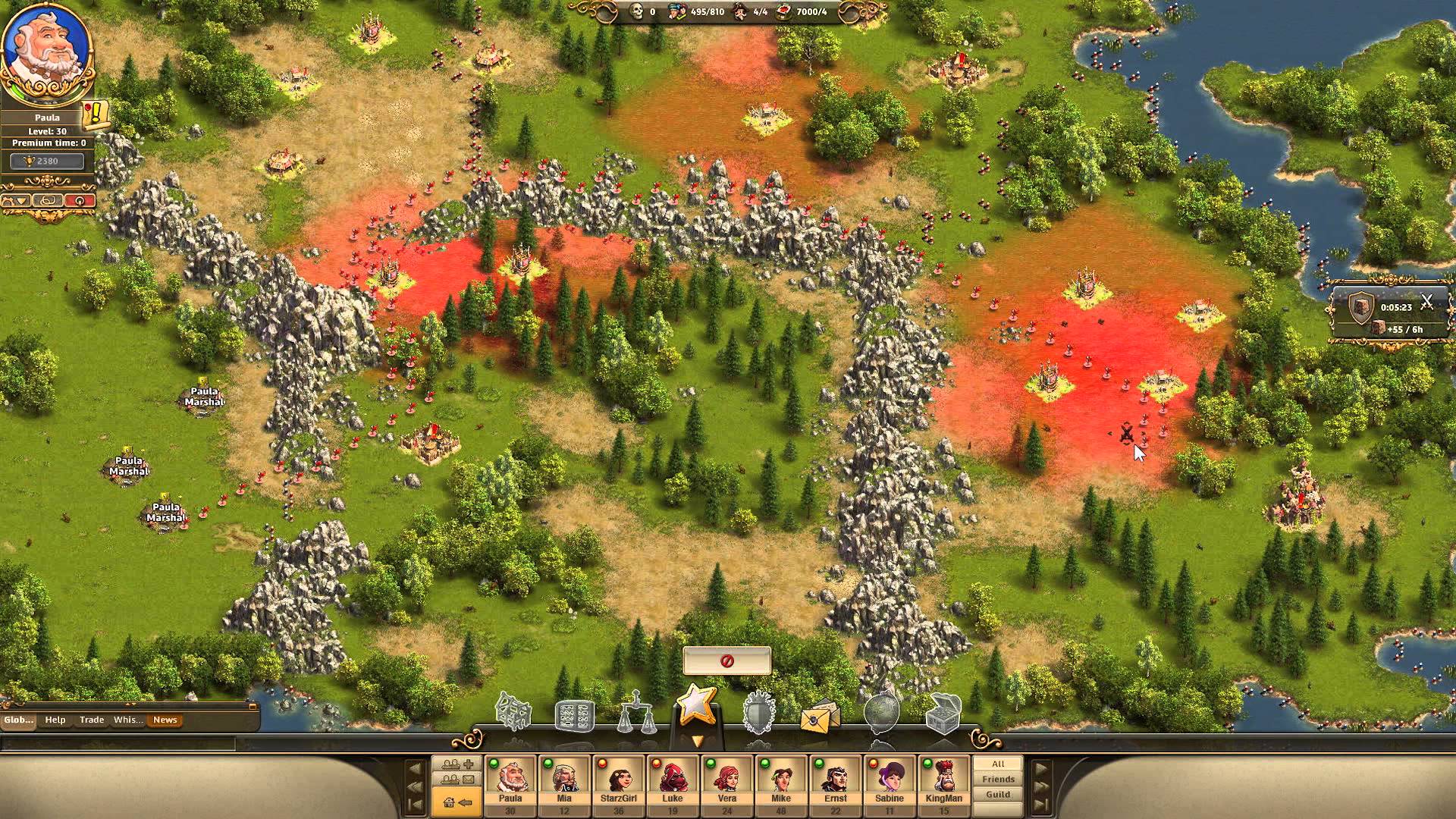Click the crossed swords on adventure panel

click(1426, 303)
